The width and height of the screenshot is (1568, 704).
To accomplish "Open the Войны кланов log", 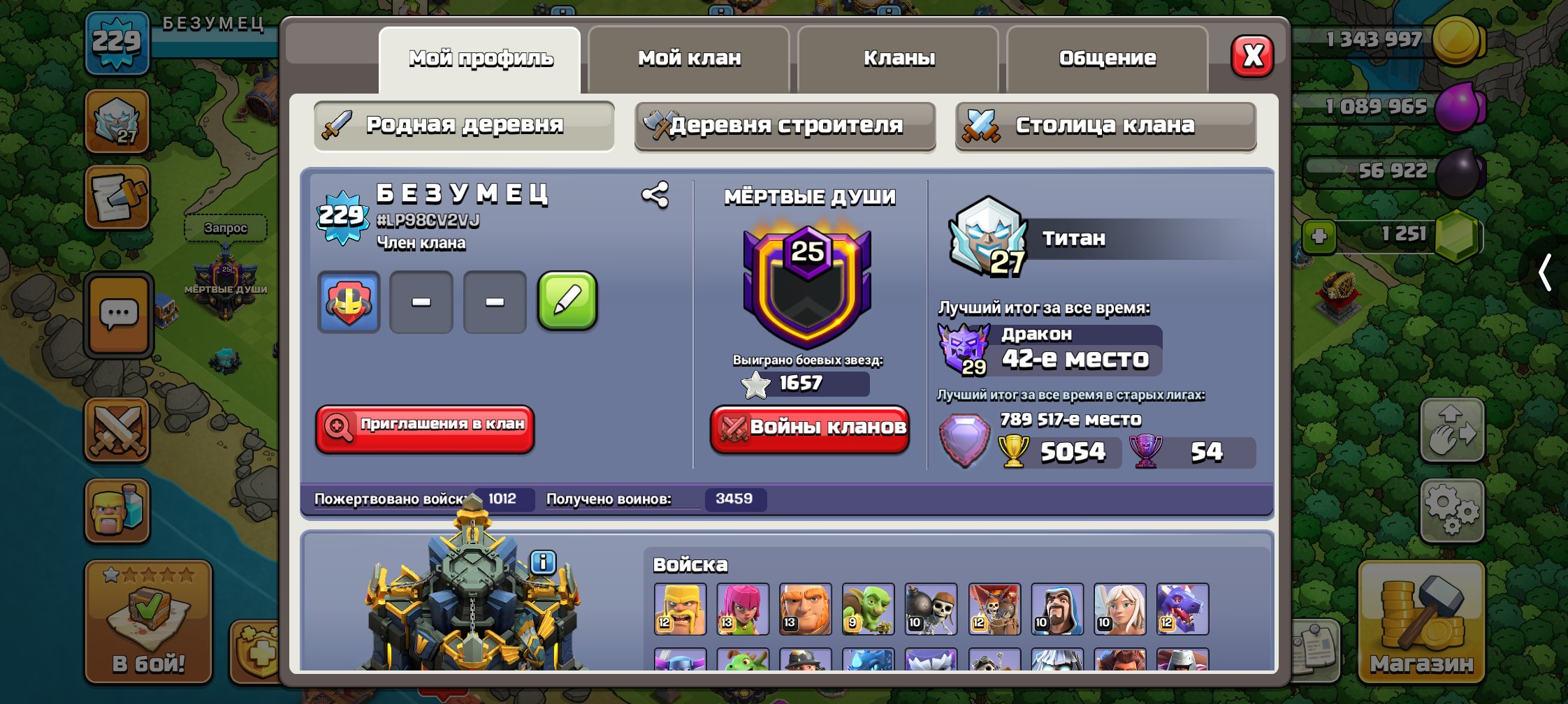I will click(808, 430).
